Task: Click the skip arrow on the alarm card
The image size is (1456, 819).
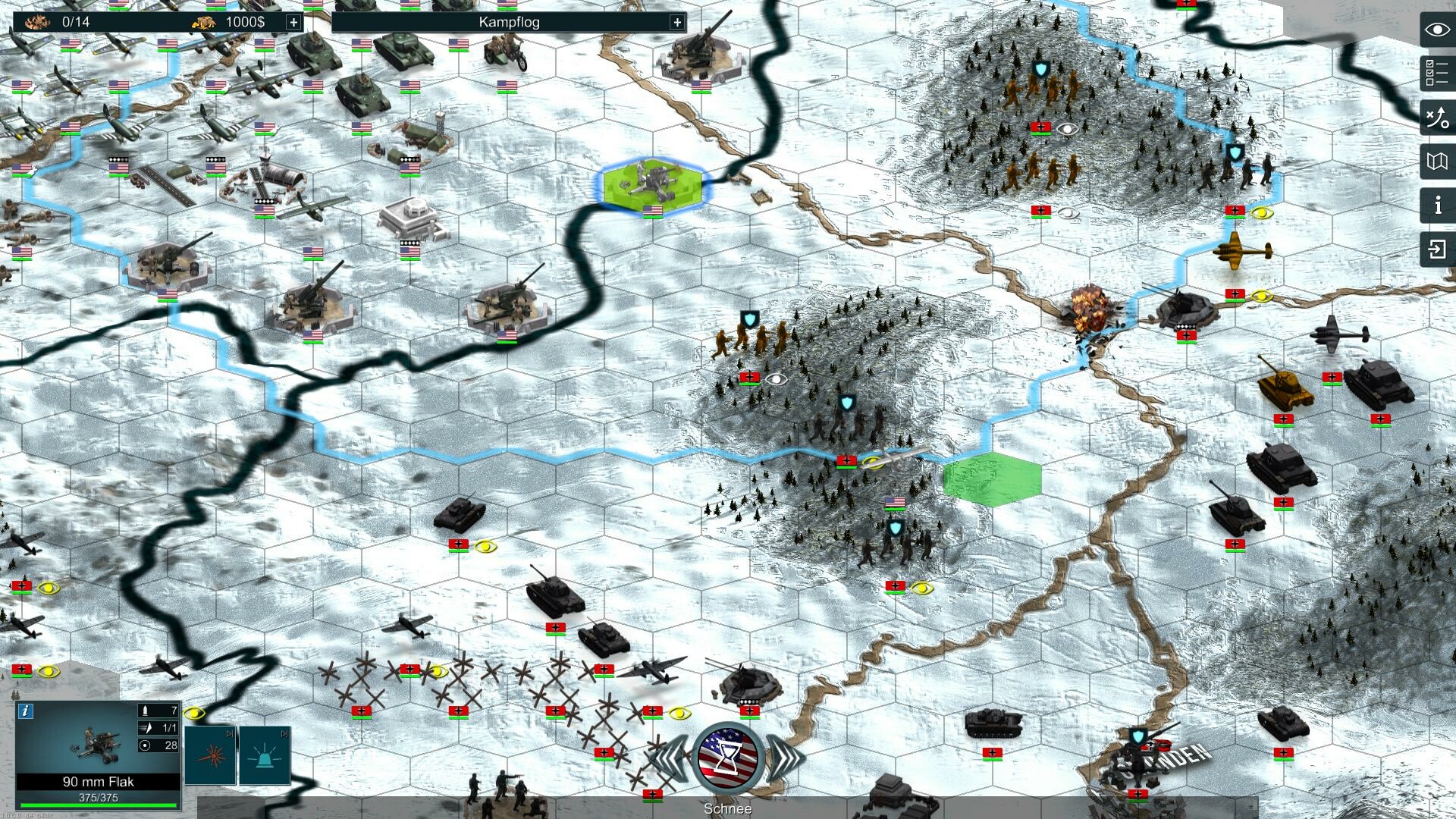Action: pyautogui.click(x=285, y=733)
